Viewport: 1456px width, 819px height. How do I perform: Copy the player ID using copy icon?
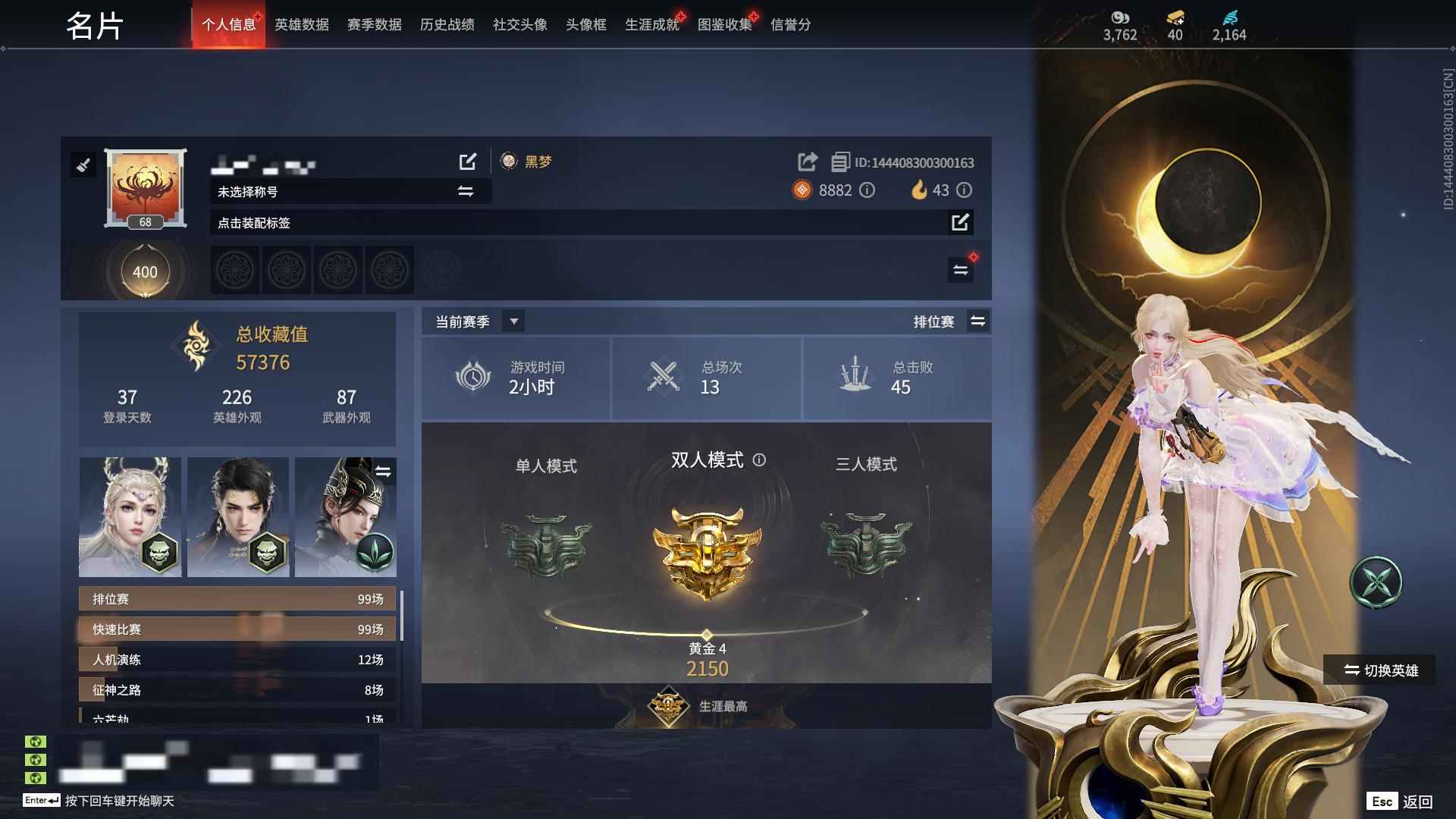[839, 162]
